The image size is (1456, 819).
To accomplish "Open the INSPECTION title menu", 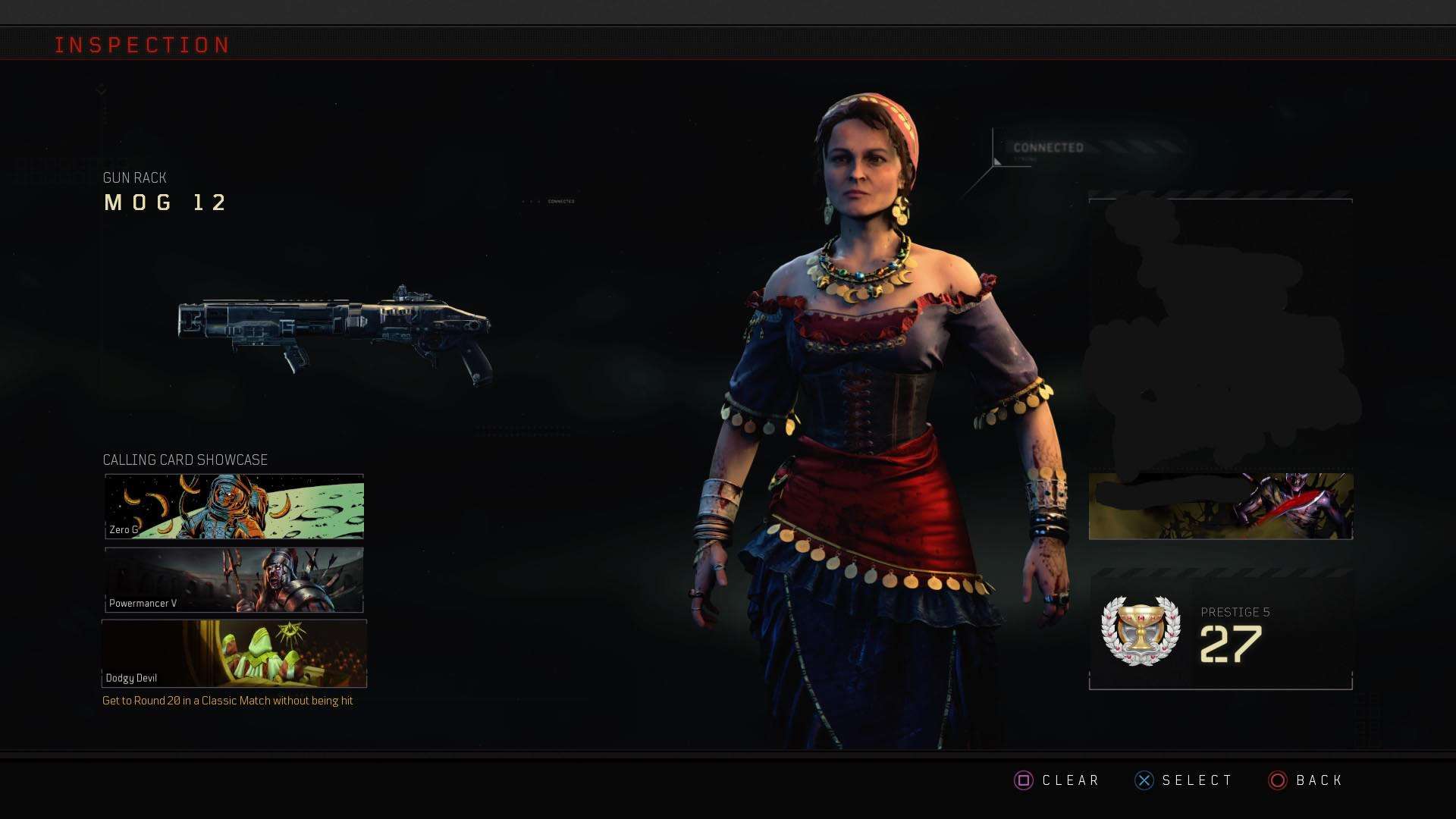I will (143, 44).
